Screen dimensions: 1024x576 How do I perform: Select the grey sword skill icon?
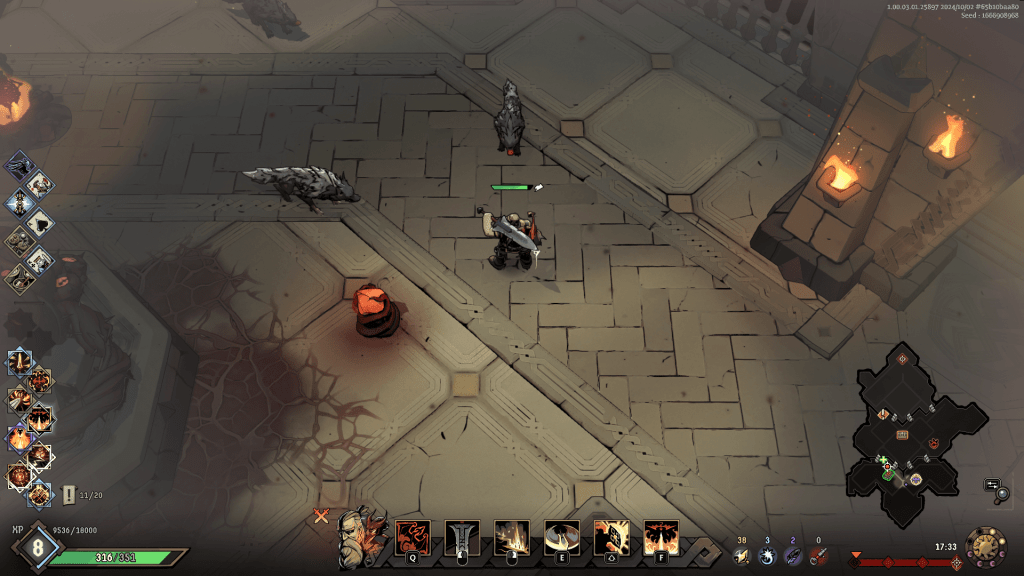pos(462,538)
